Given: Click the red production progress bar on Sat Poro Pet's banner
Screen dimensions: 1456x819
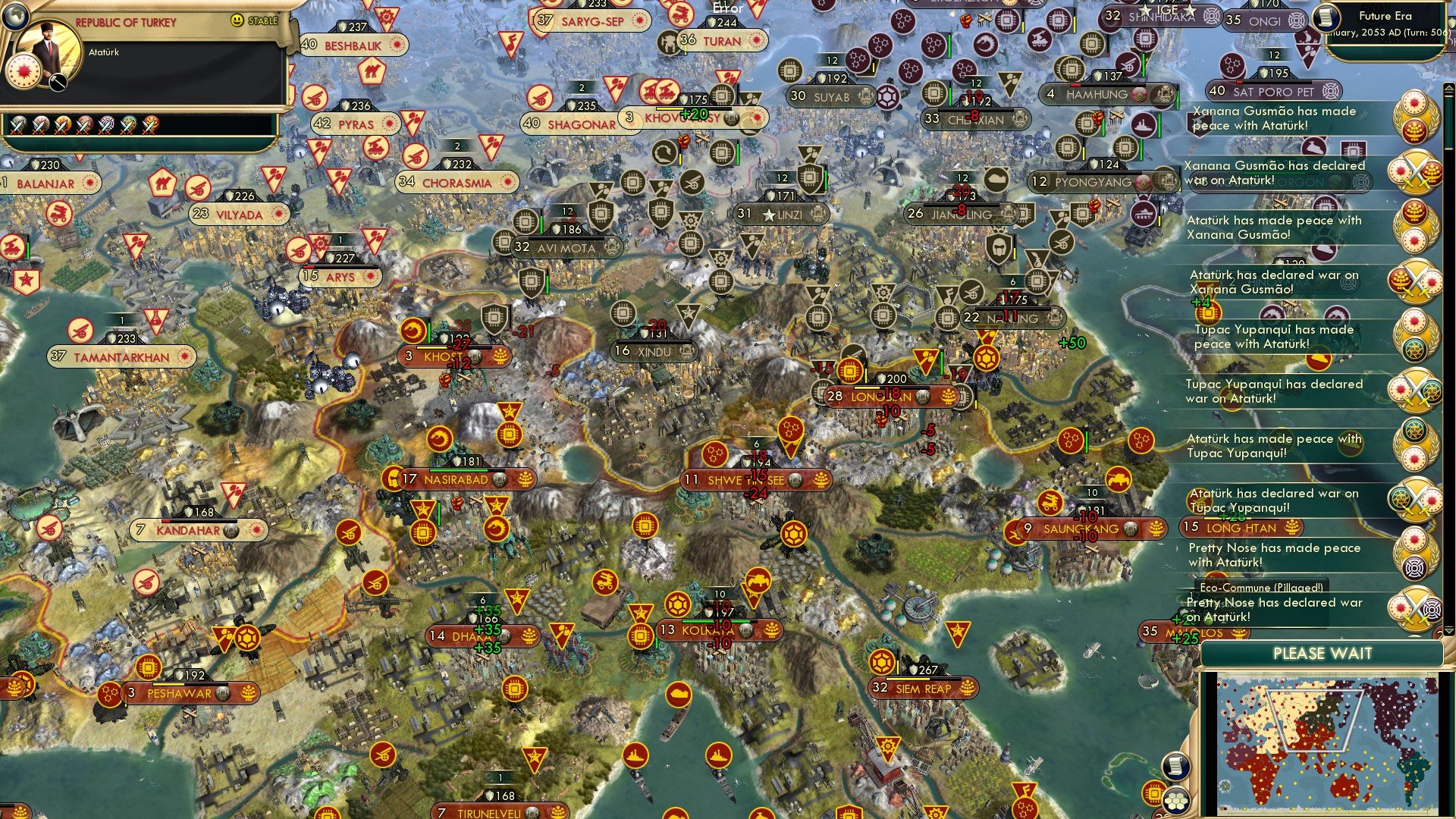Looking at the screenshot, I should [1238, 82].
